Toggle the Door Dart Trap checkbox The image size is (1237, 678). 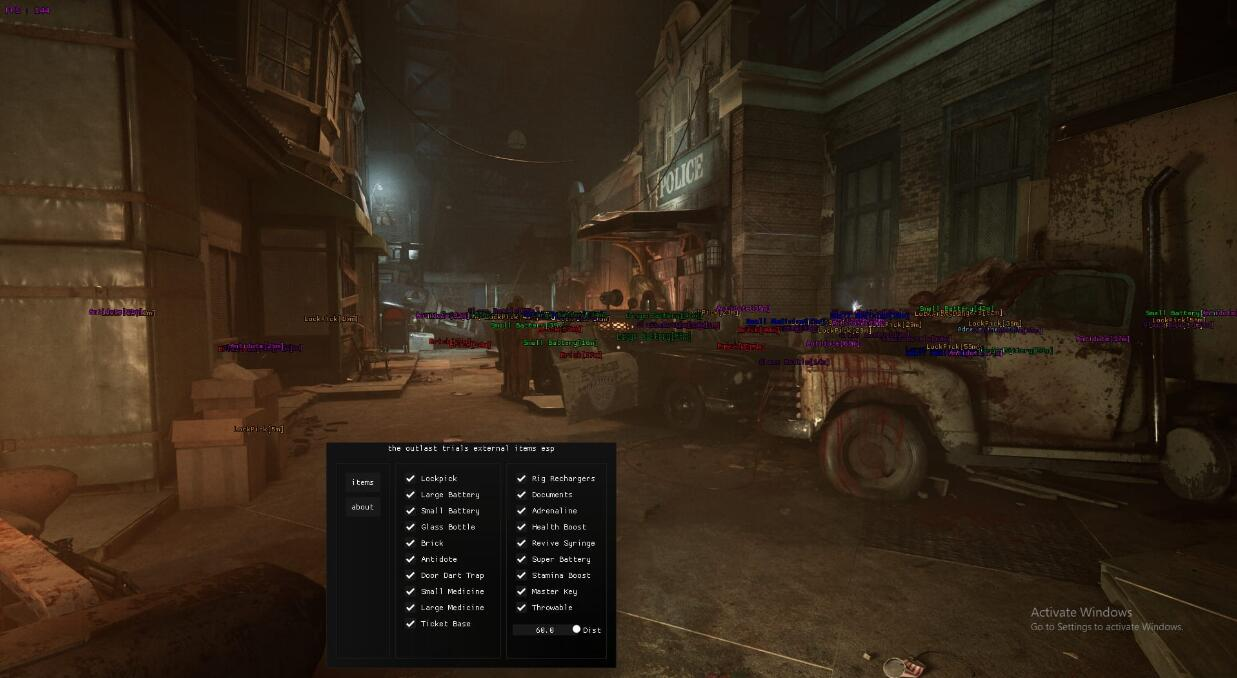pyautogui.click(x=410, y=575)
